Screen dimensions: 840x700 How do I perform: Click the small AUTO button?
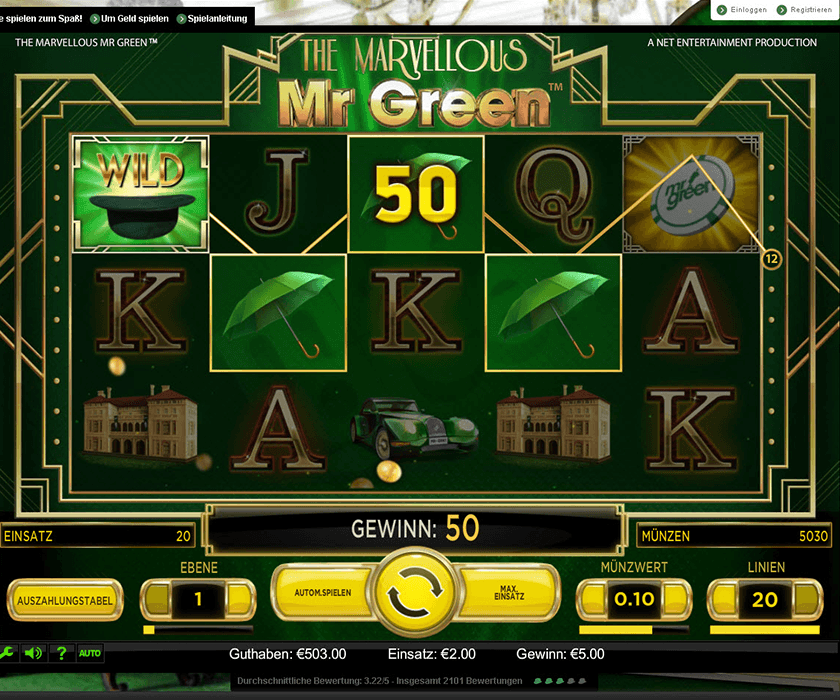pyautogui.click(x=90, y=653)
